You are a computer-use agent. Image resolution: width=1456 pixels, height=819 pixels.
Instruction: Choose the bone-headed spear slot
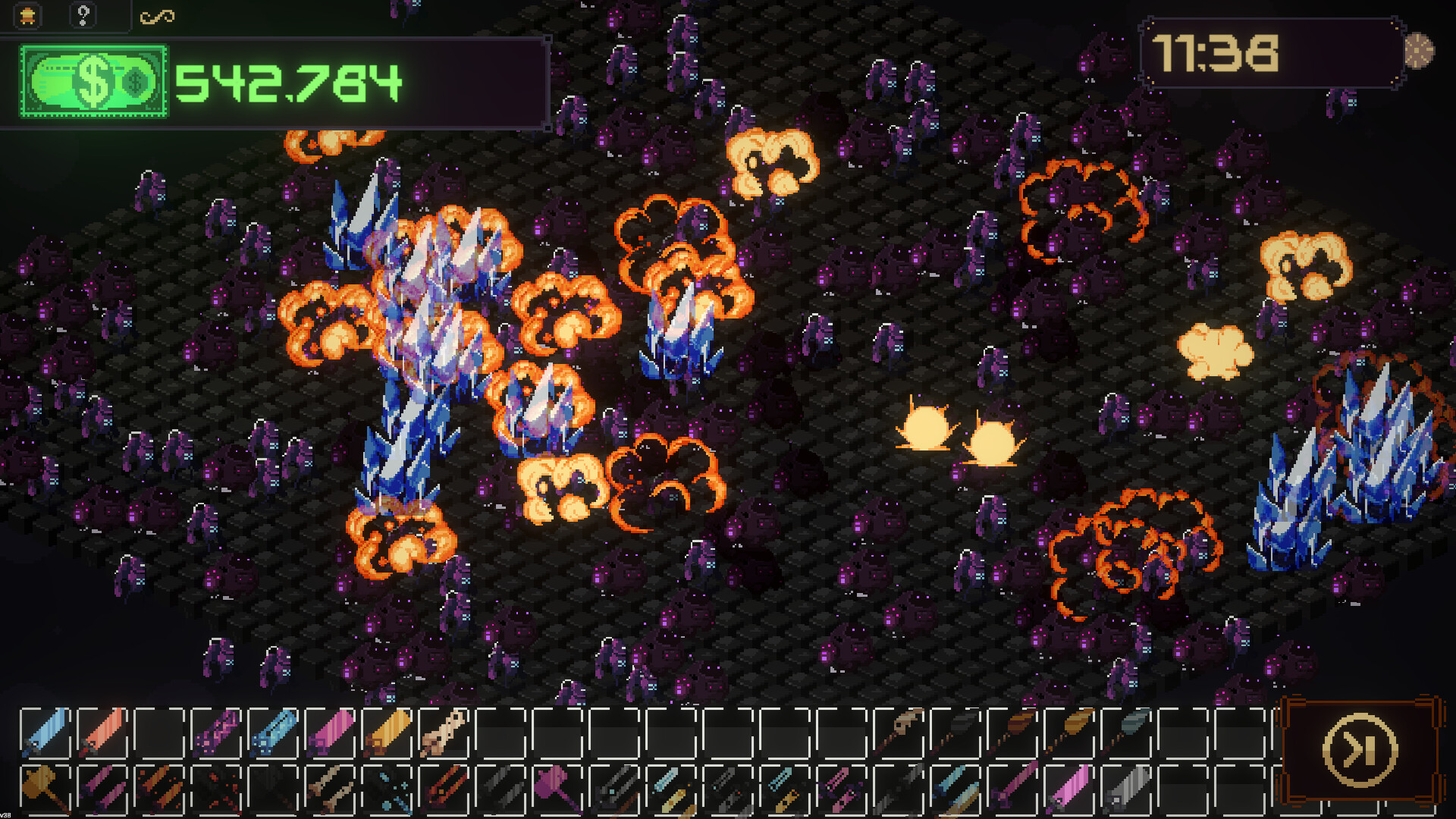[x=899, y=733]
